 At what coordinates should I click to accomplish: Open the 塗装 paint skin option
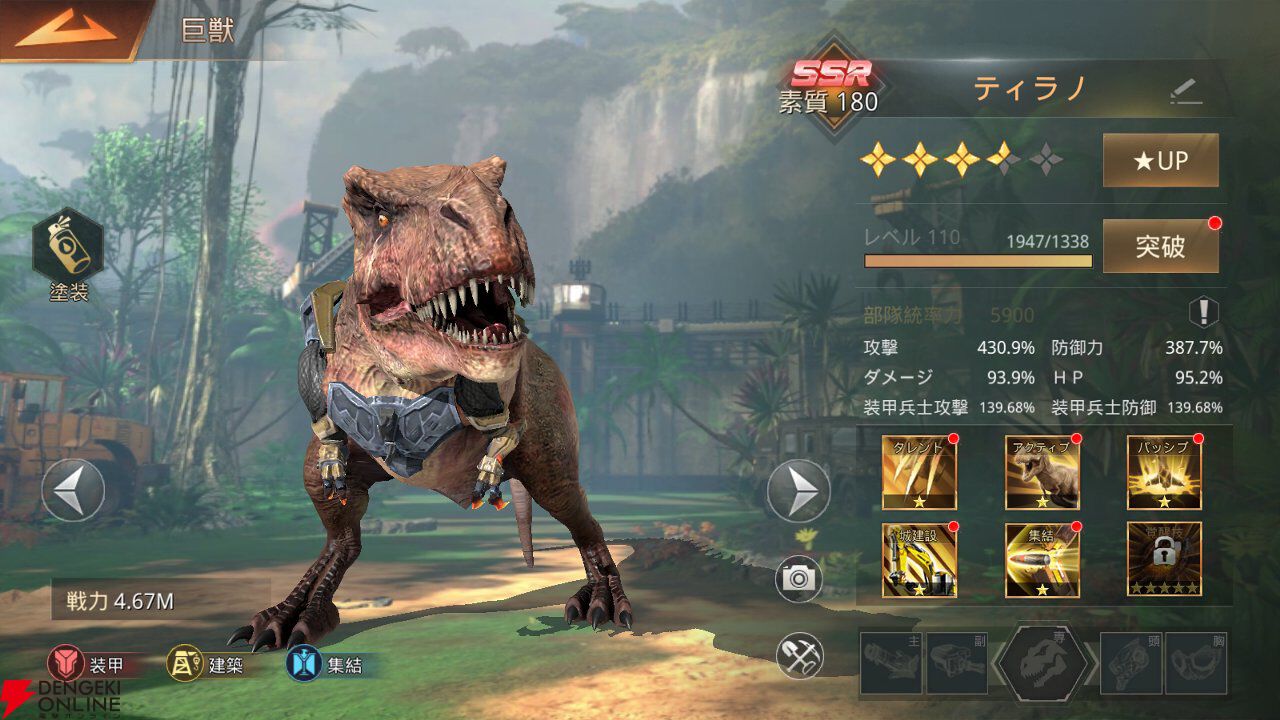pyautogui.click(x=68, y=250)
